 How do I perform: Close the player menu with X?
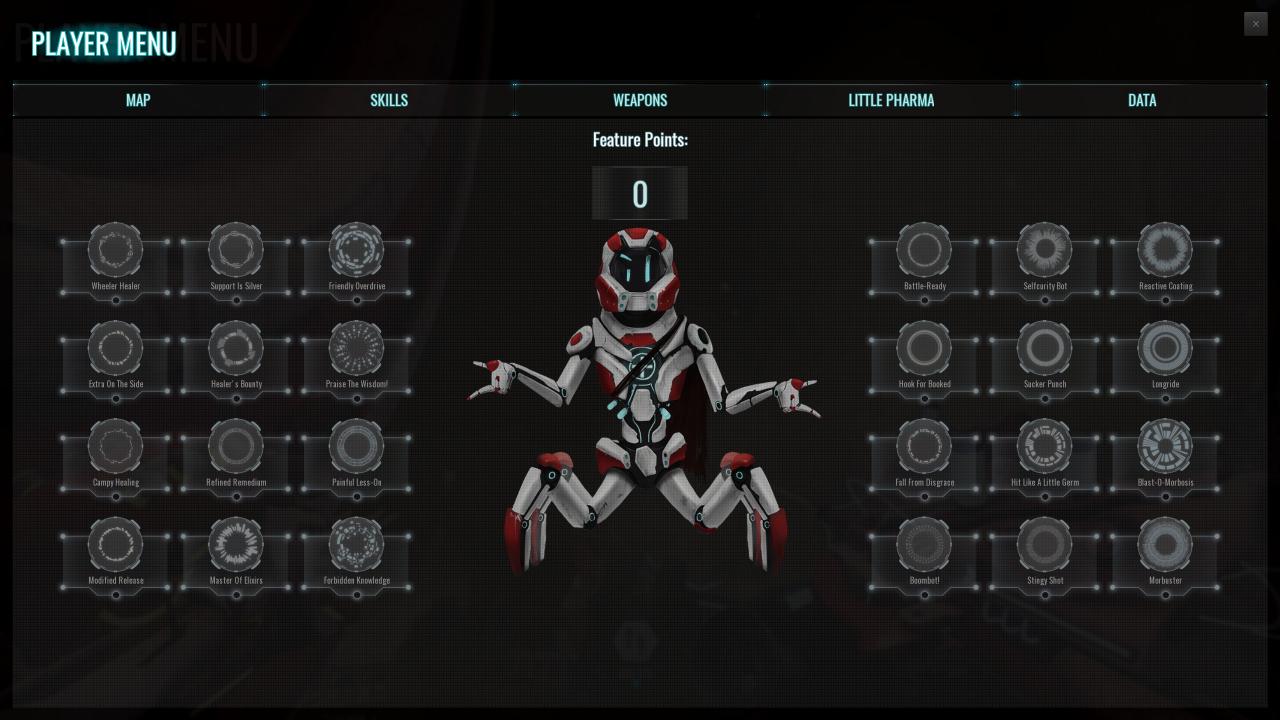click(x=1255, y=24)
